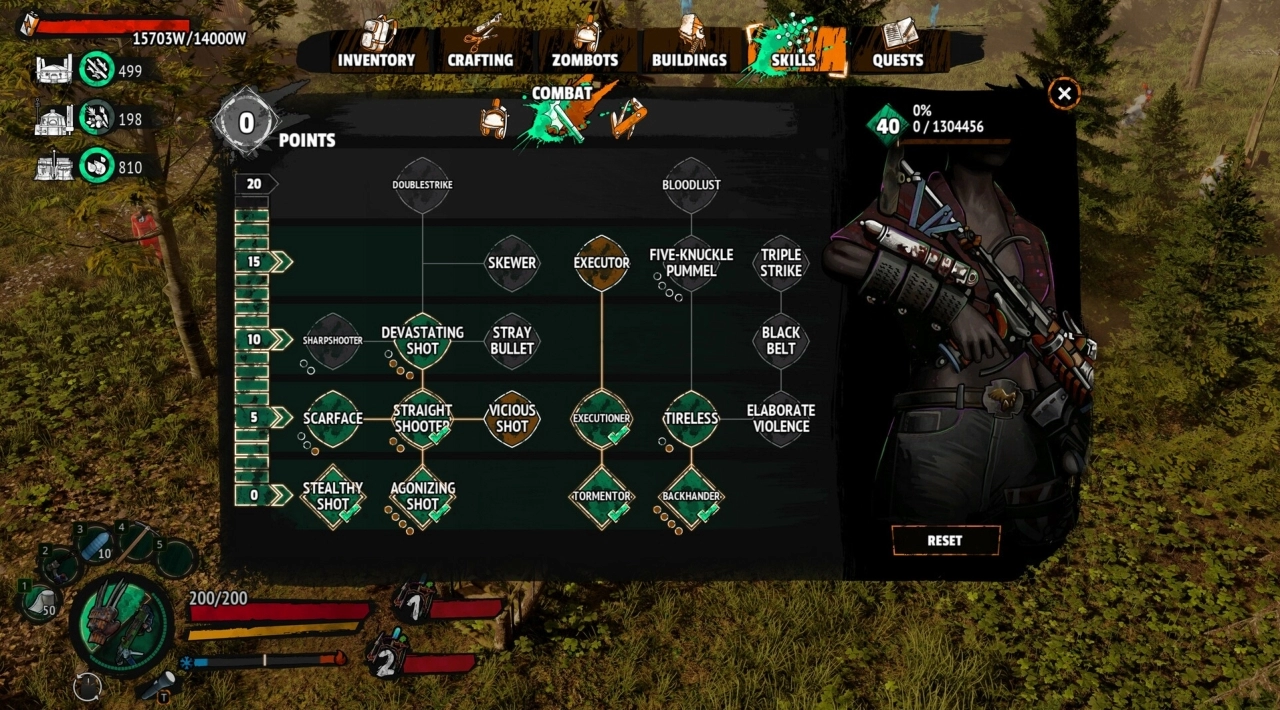Select the Doublestrike skill node
Image resolution: width=1280 pixels, height=710 pixels.
pyautogui.click(x=422, y=185)
